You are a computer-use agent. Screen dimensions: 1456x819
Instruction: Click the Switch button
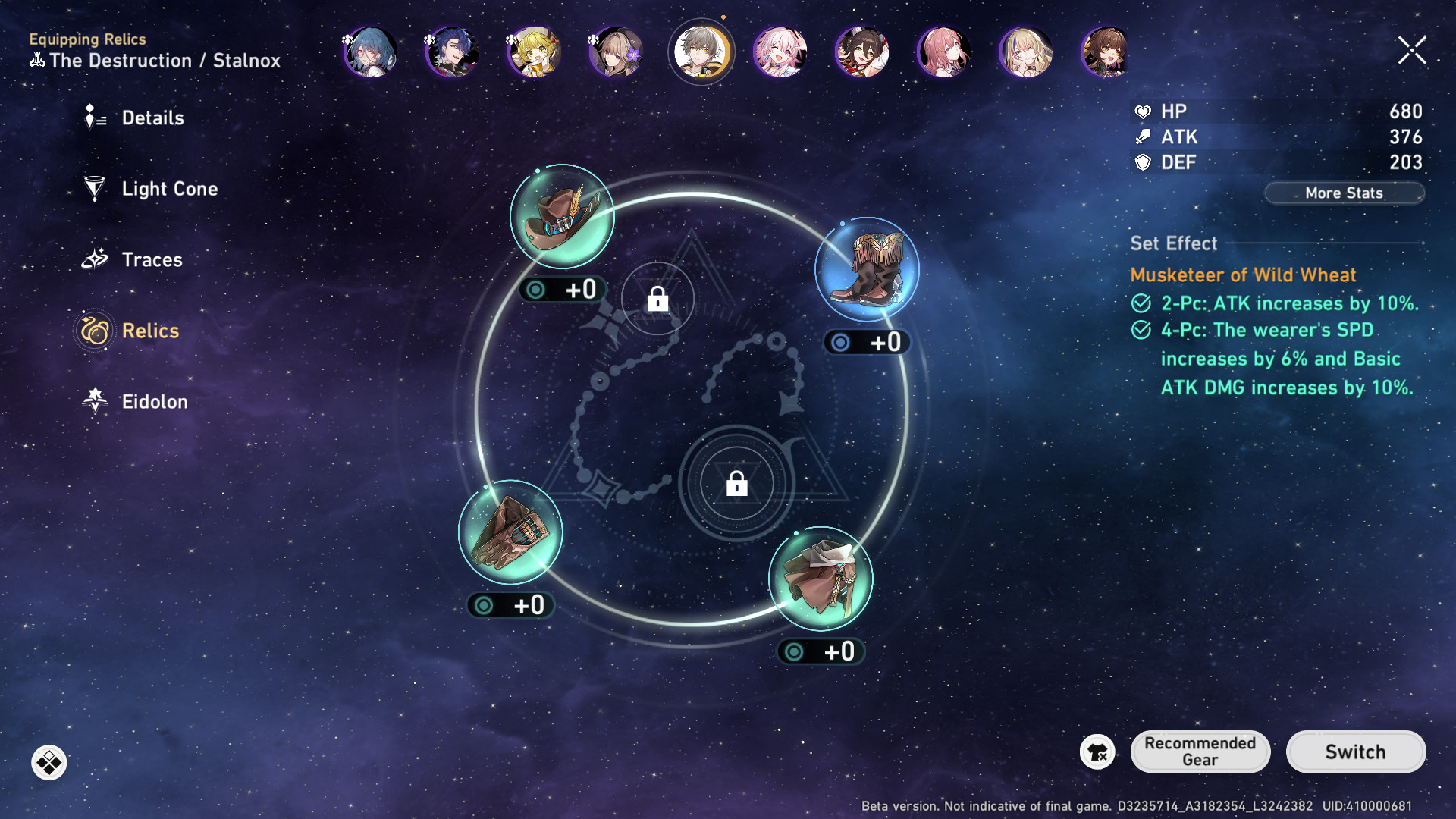coord(1355,752)
